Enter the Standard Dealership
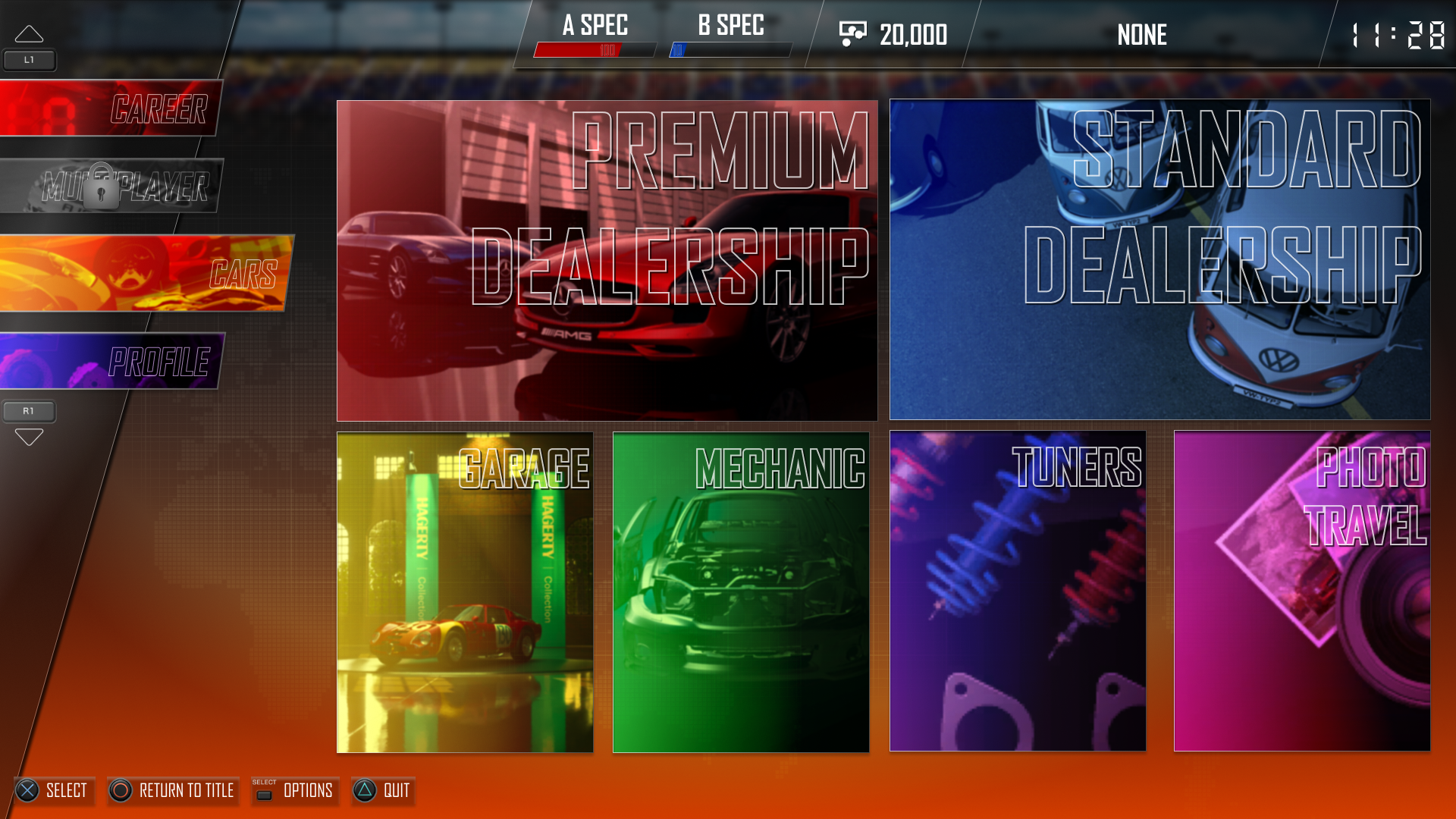1456x819 pixels. (x=1159, y=259)
